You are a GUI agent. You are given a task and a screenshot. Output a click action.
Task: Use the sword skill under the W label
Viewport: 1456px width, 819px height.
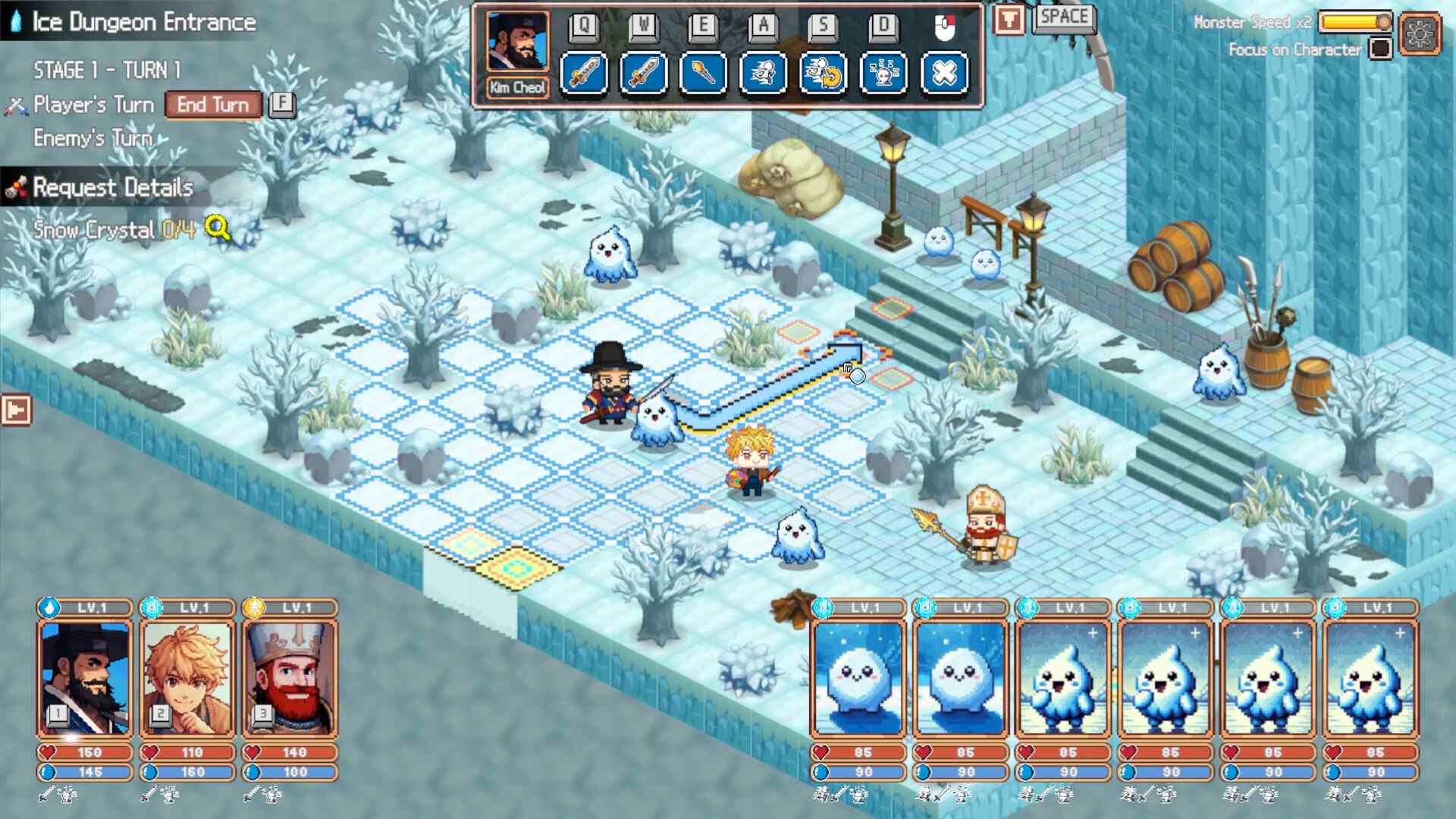pos(644,74)
